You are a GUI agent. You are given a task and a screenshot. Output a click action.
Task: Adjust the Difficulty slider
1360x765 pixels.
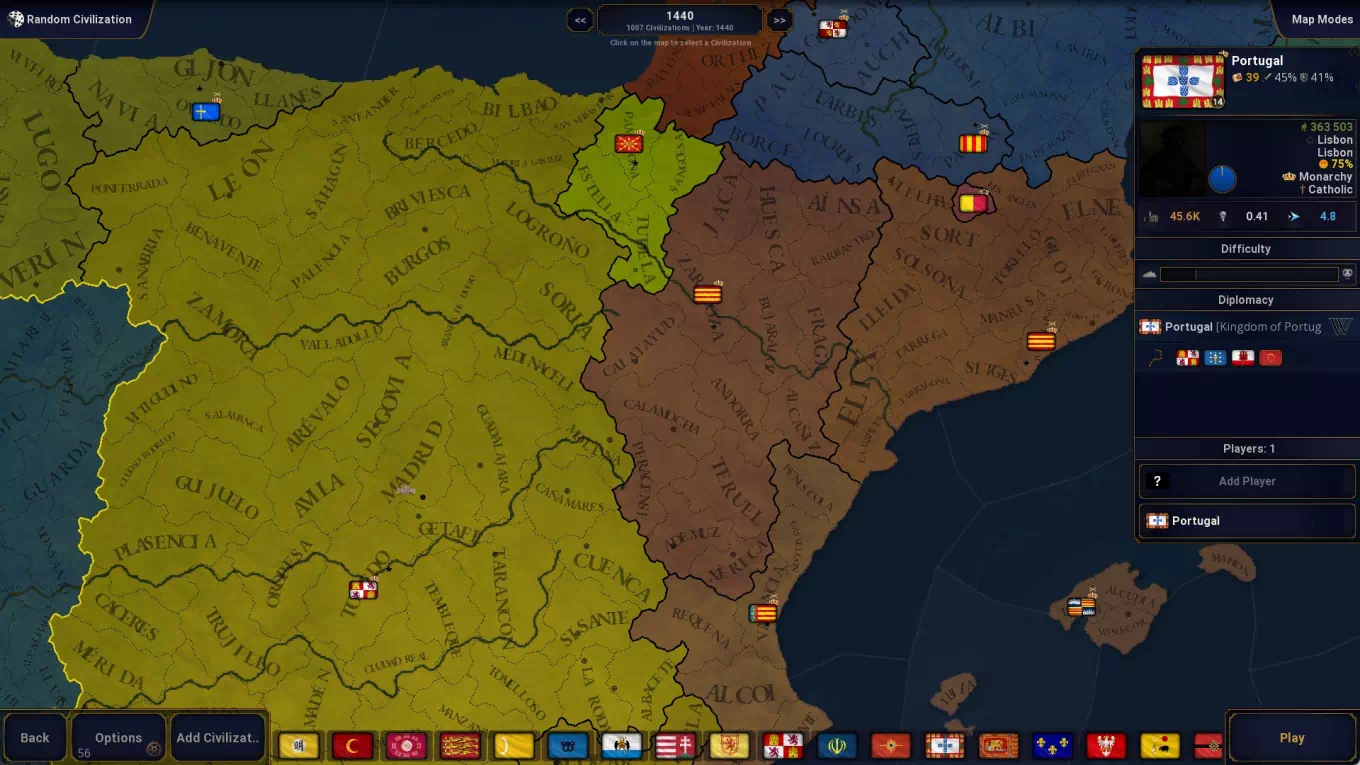pyautogui.click(x=1248, y=274)
